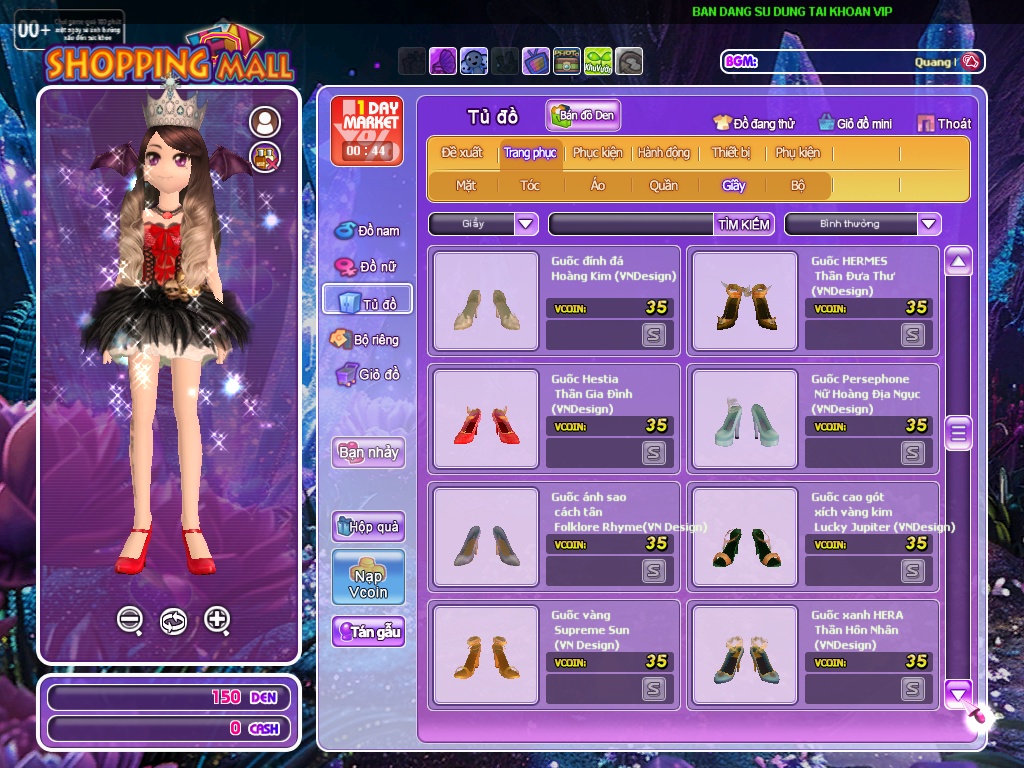
Task: Exit the shop with Thoát
Action: click(944, 124)
